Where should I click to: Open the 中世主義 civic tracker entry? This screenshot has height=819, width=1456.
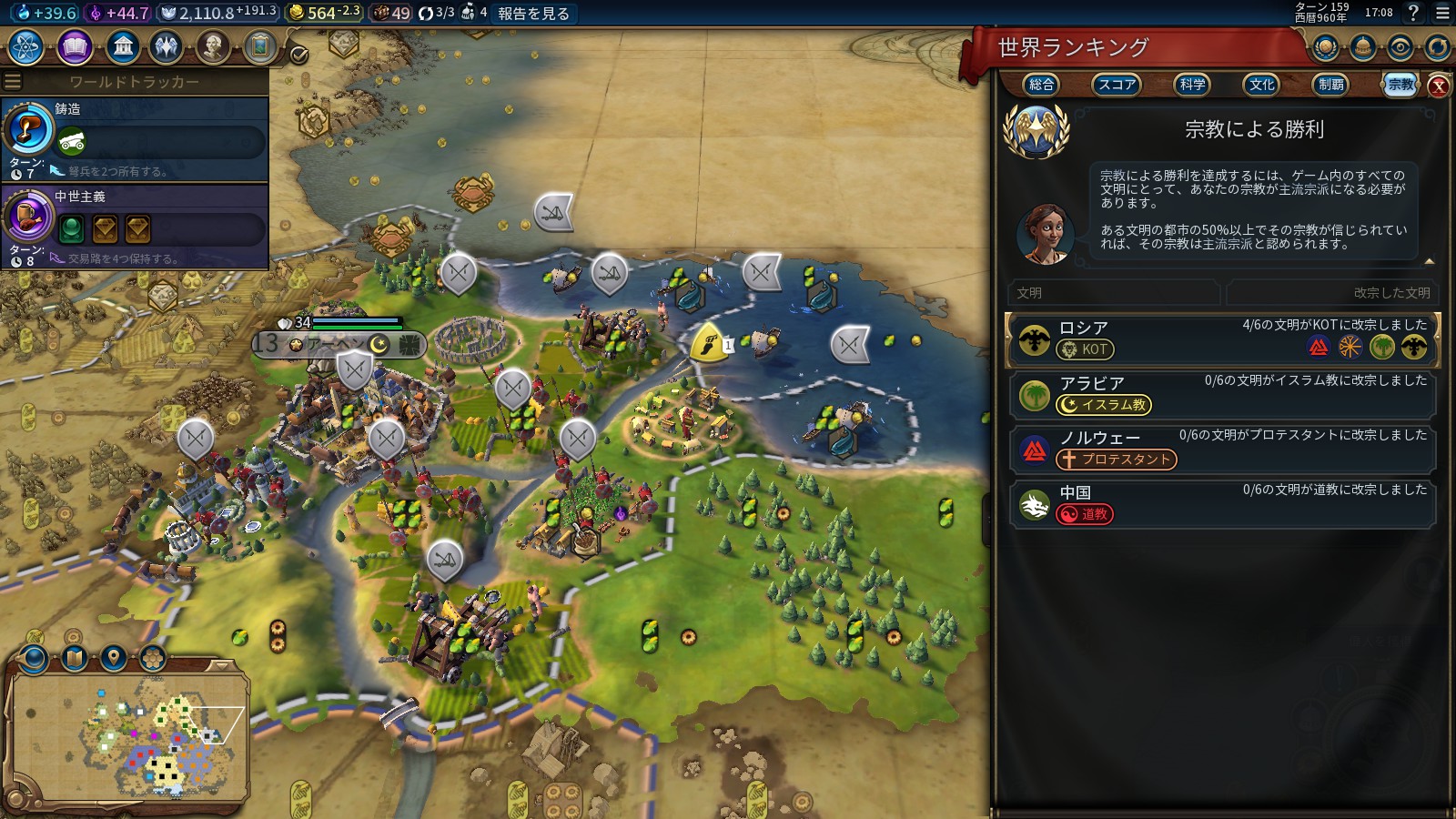(x=135, y=226)
